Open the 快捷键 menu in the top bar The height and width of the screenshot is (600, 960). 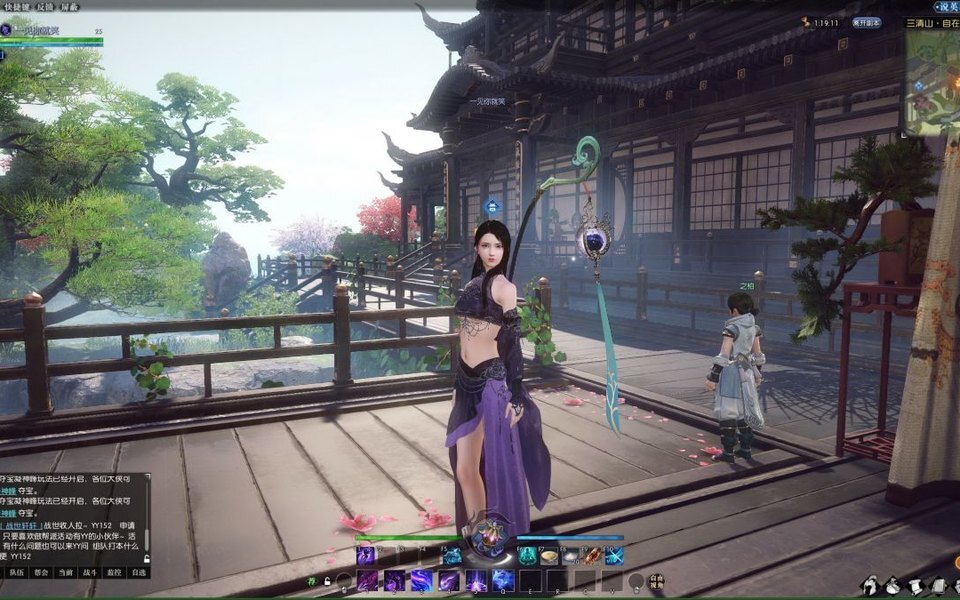click(18, 5)
